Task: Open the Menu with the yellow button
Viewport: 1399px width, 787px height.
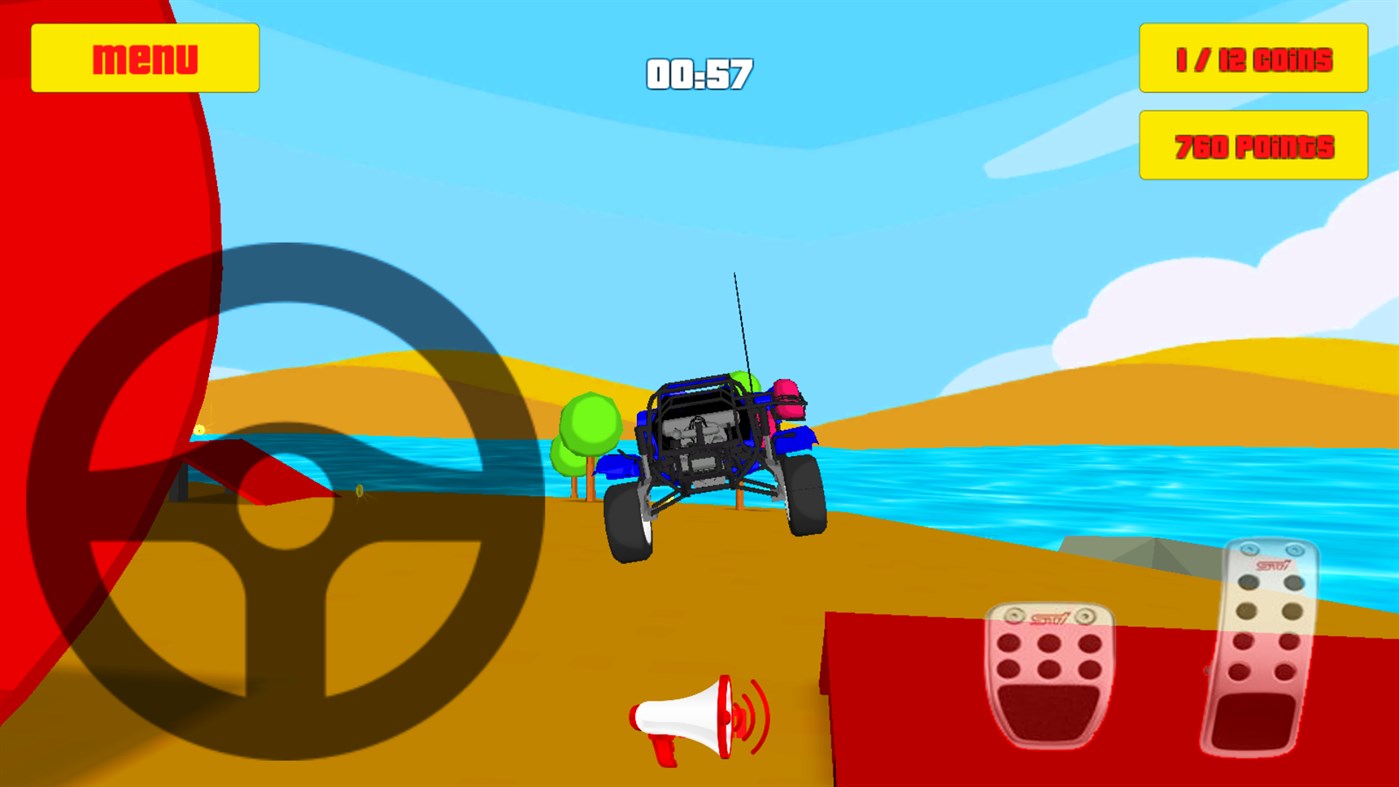Action: pyautogui.click(x=144, y=57)
